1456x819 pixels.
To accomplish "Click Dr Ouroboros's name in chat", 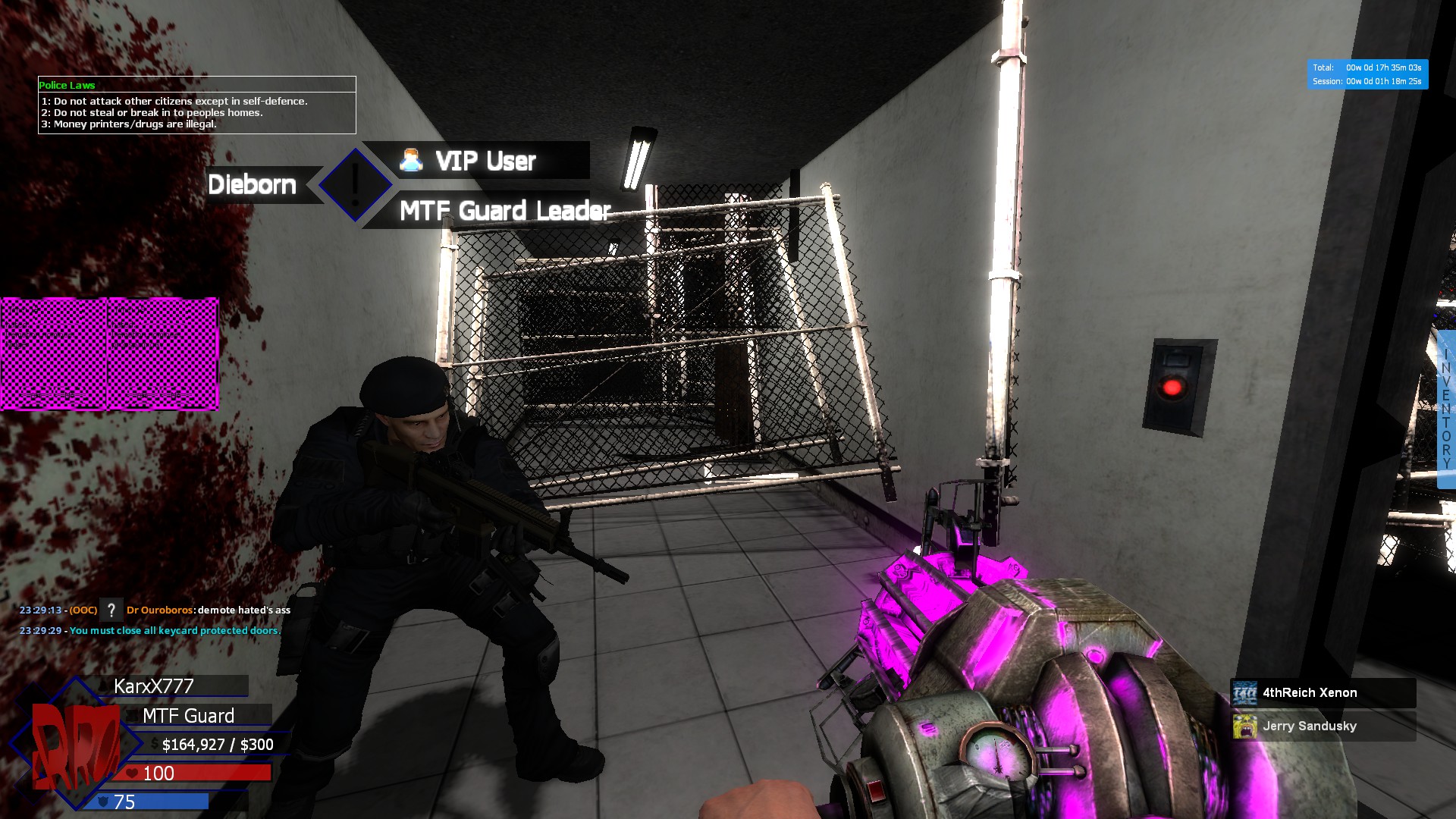I will [159, 610].
